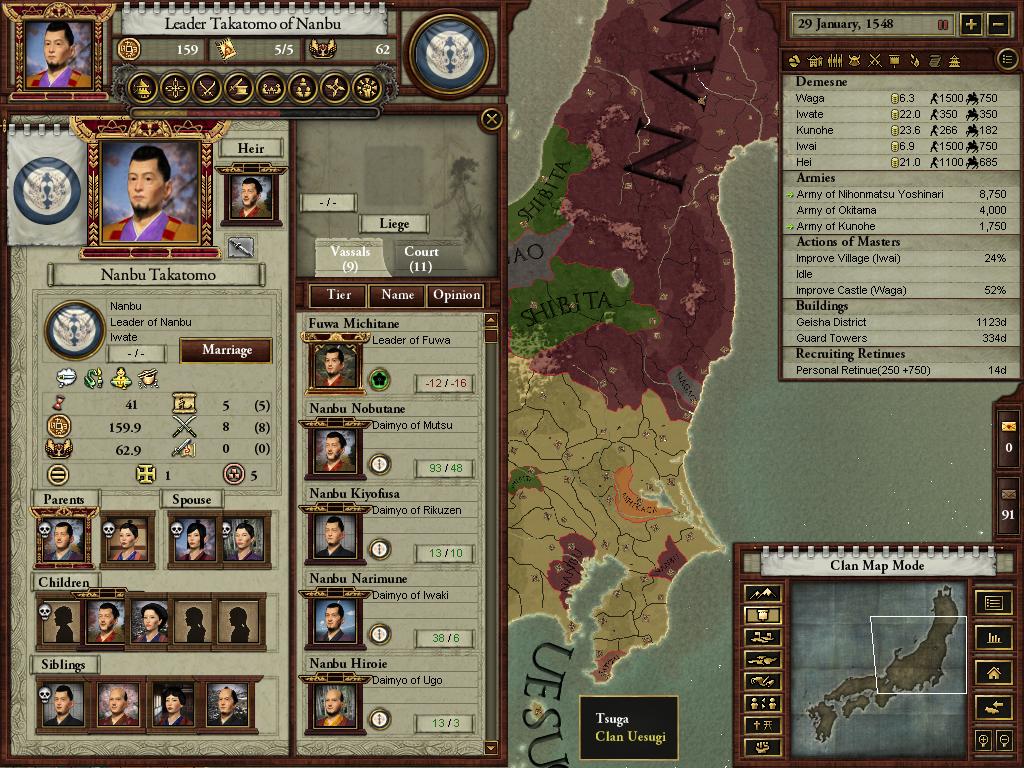Image resolution: width=1024 pixels, height=768 pixels.
Task: Select Army of Nihonmatsu Yoshinari in the outliner
Action: click(869, 195)
